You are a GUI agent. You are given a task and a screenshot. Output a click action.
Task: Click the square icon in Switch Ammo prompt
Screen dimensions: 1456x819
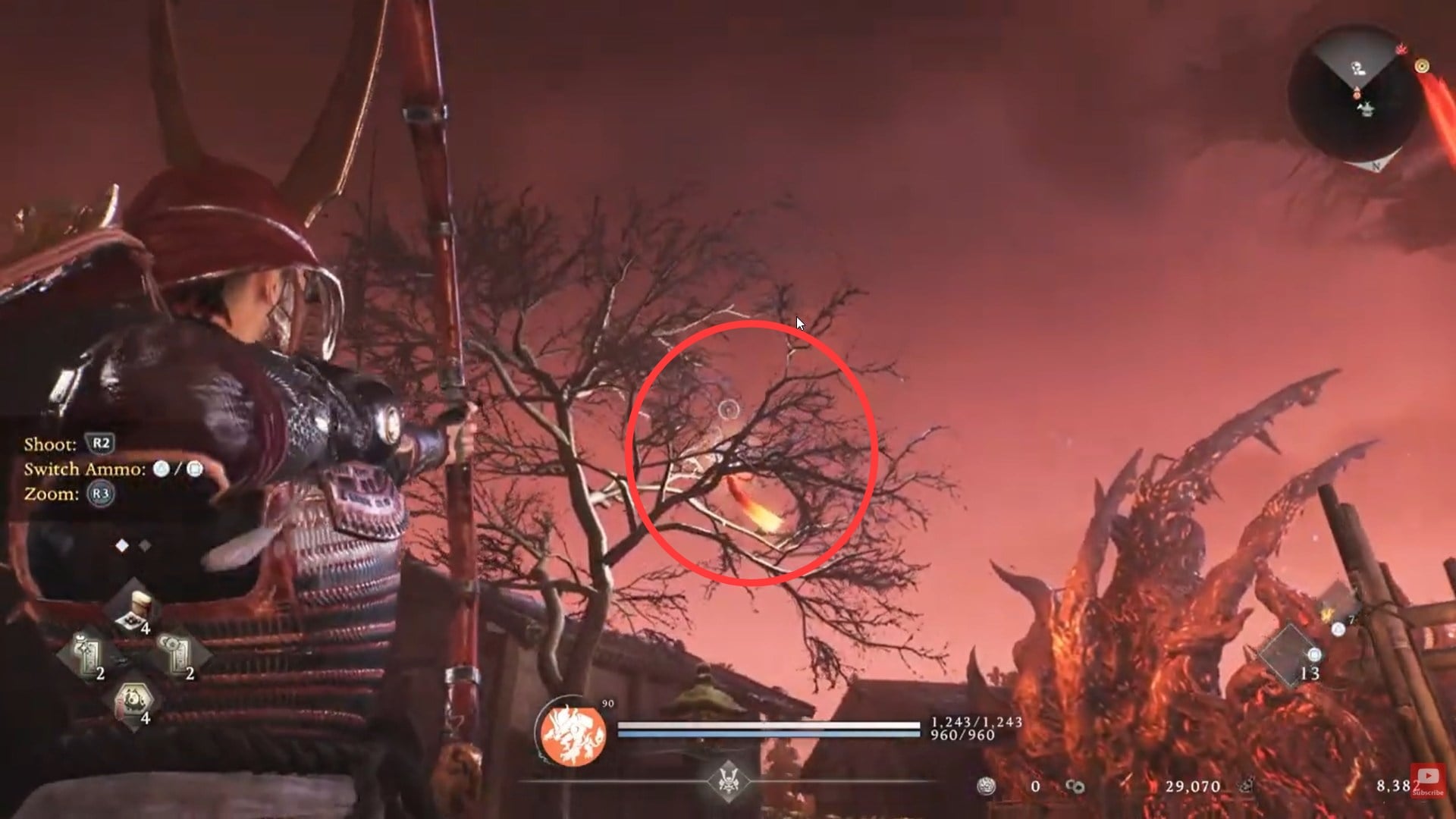tap(195, 469)
